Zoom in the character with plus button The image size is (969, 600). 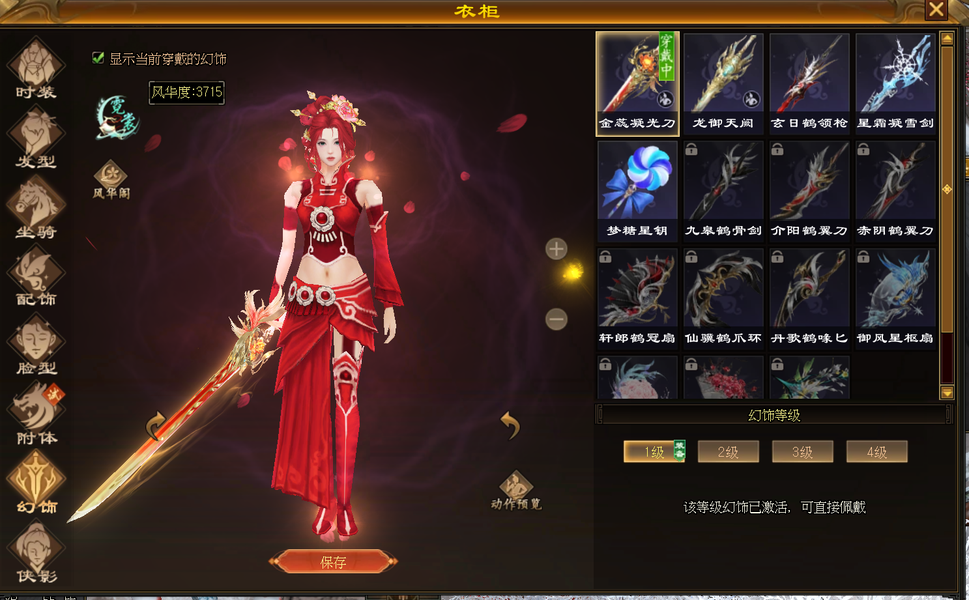point(557,248)
